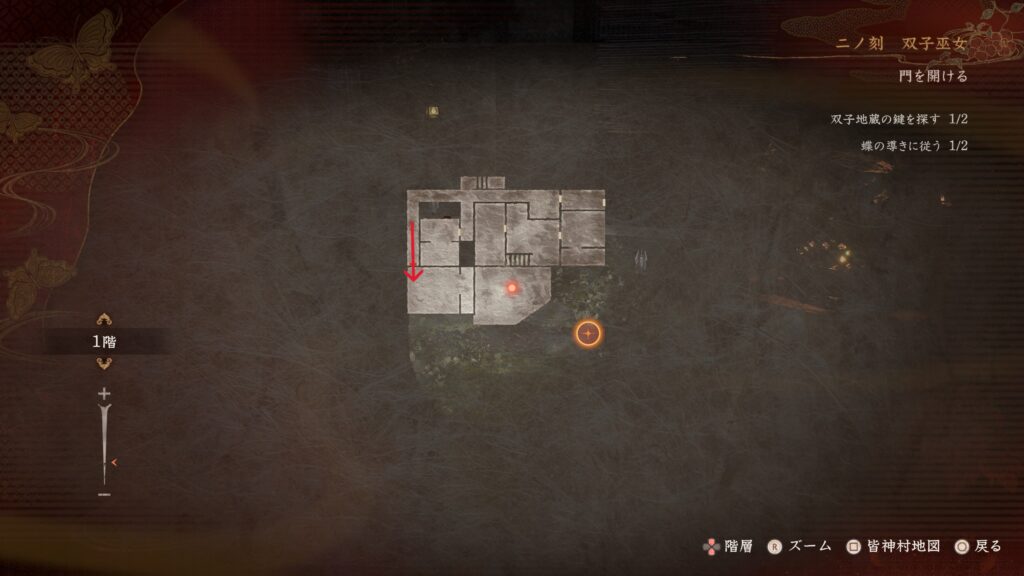Click the 門を開ける main objective

(x=932, y=77)
